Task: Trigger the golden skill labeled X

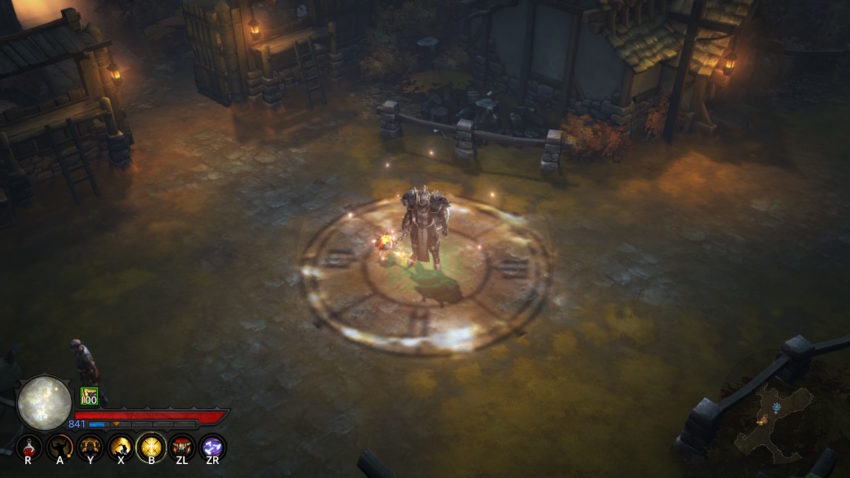Action: pyautogui.click(x=121, y=445)
